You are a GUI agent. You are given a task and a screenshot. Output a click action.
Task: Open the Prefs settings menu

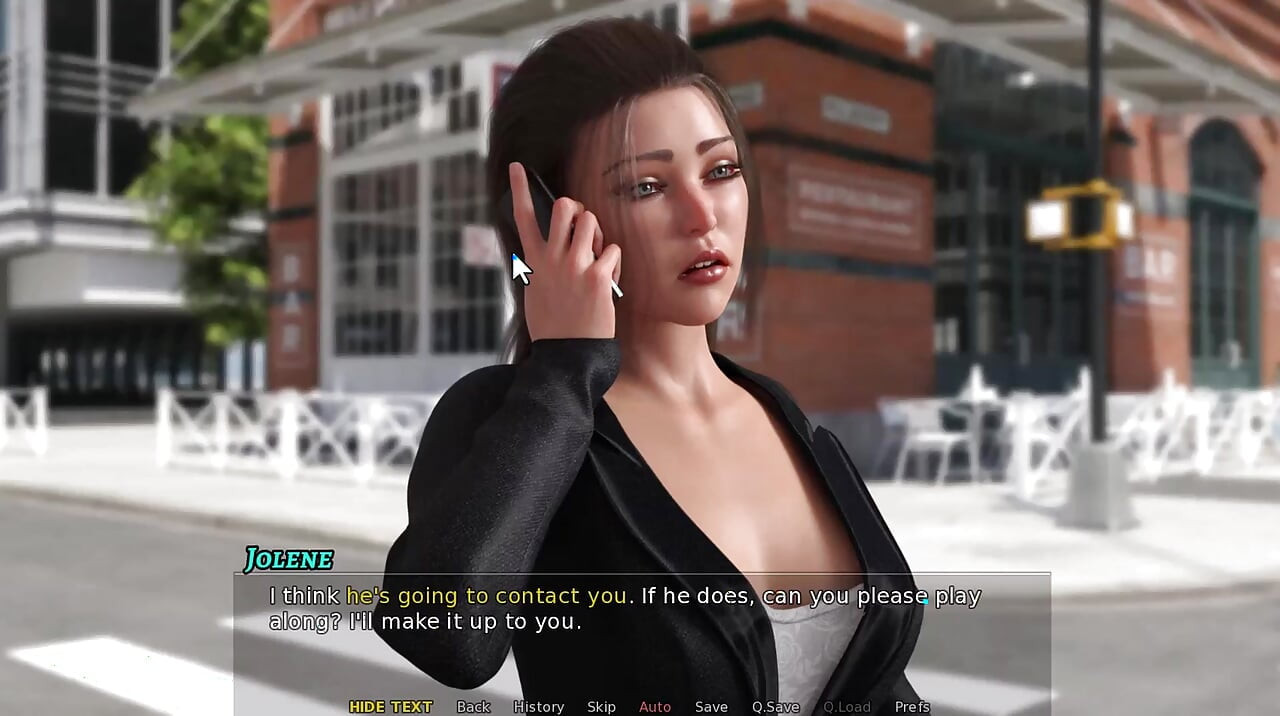pyautogui.click(x=912, y=707)
